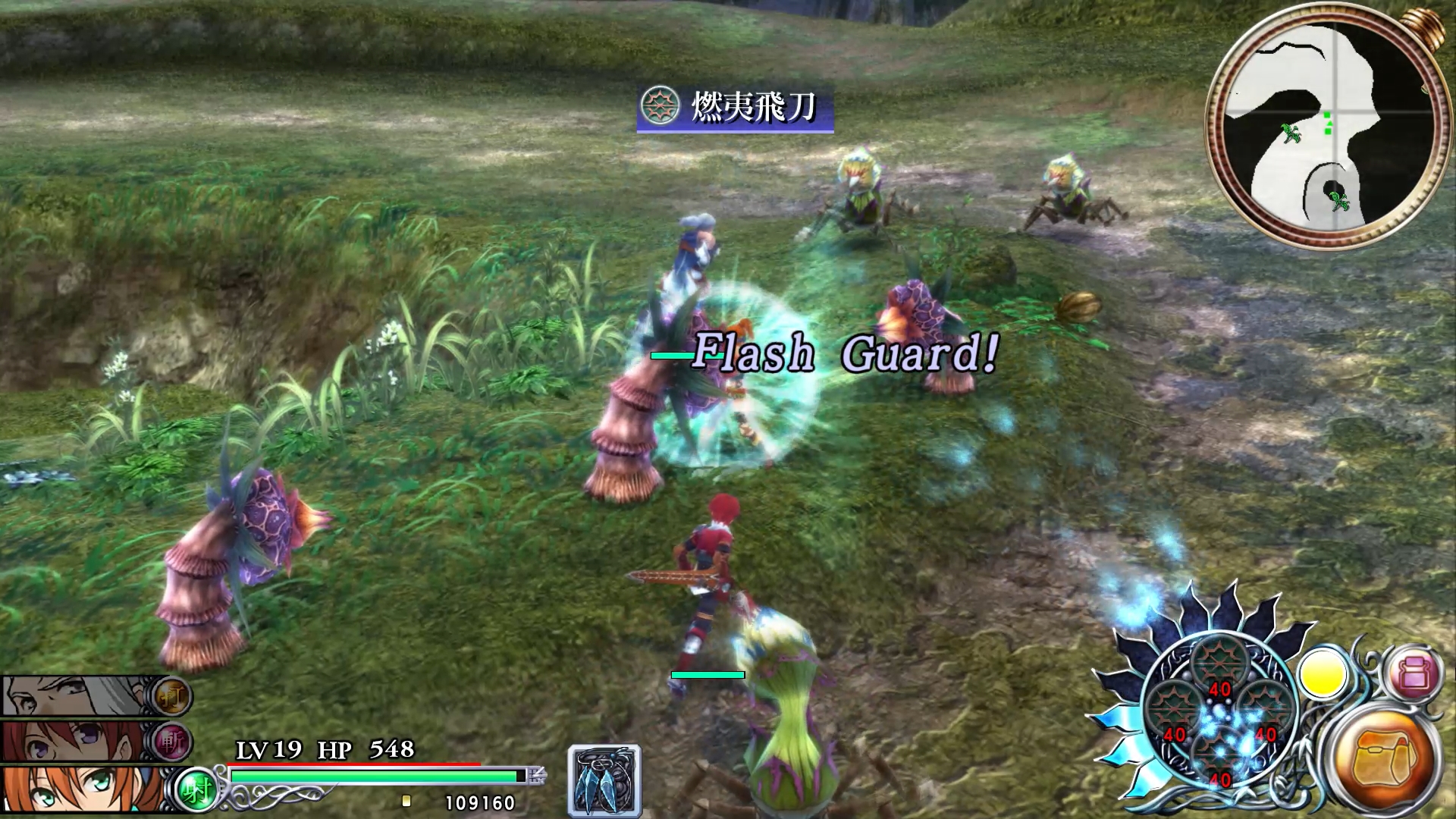Tap the orange 打 attack-type badge
This screenshot has height=819, width=1456.
[x=171, y=695]
